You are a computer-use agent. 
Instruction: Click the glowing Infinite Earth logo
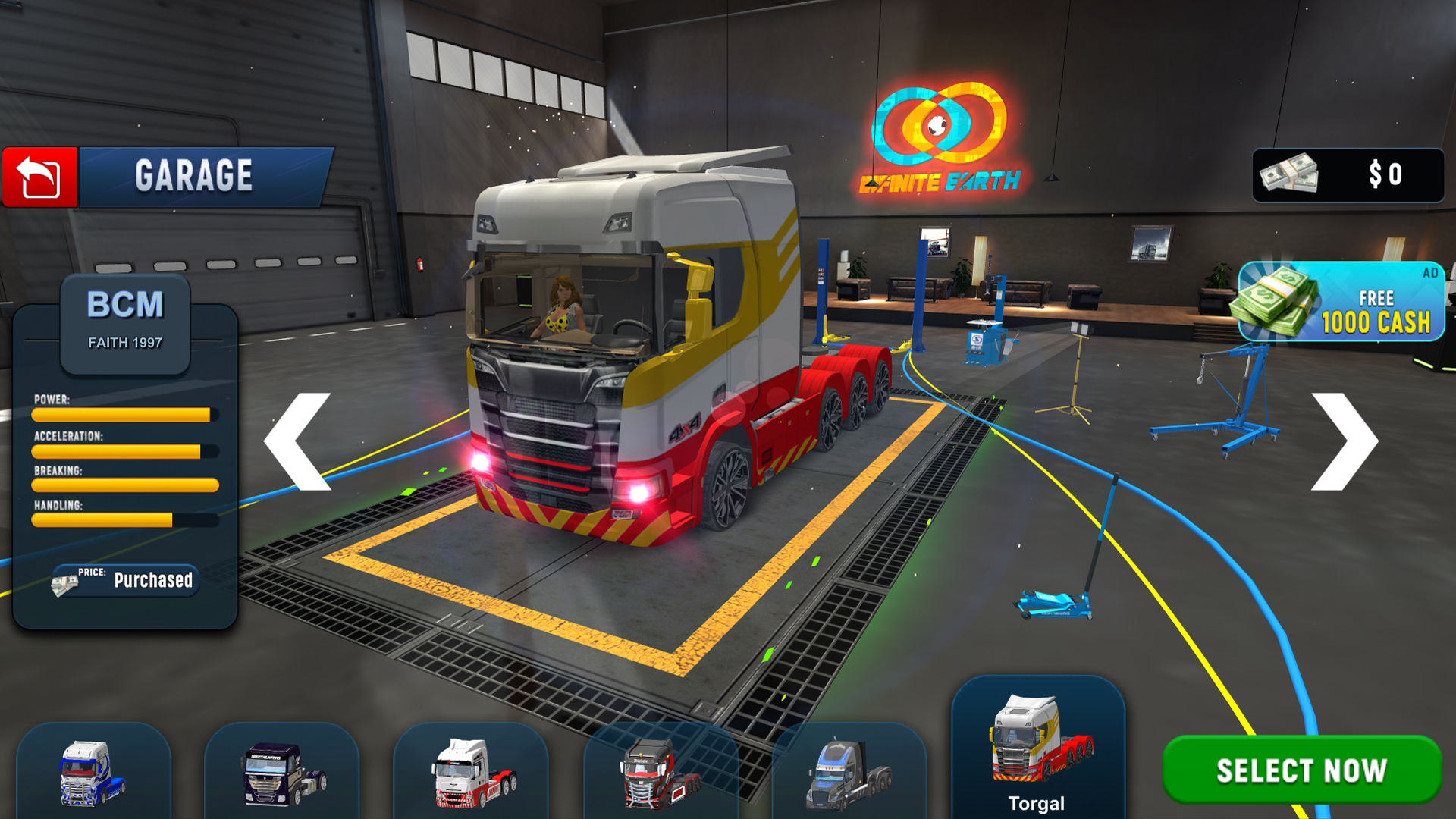[940, 125]
